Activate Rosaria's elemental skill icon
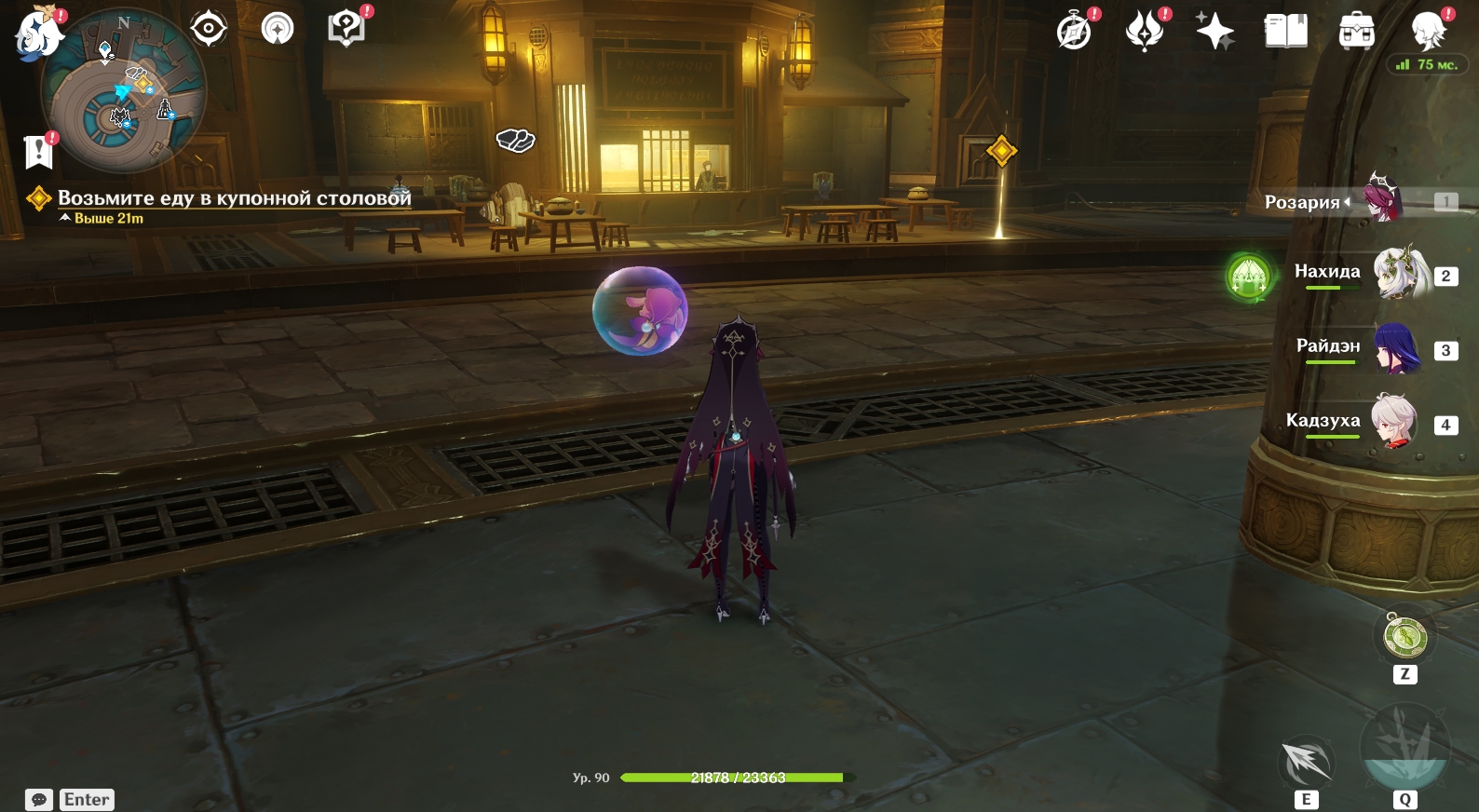This screenshot has width=1479, height=812. pos(1306,764)
